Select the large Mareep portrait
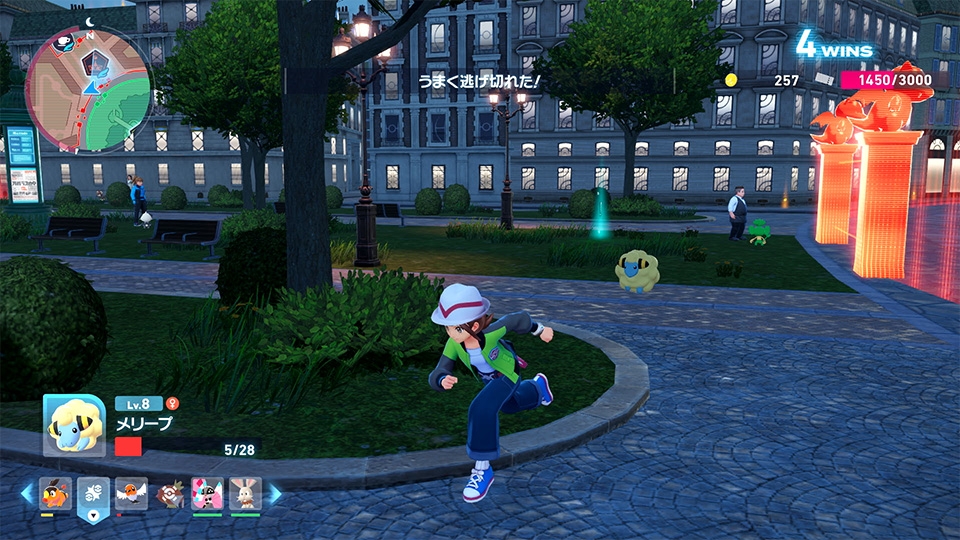 pyautogui.click(x=74, y=425)
